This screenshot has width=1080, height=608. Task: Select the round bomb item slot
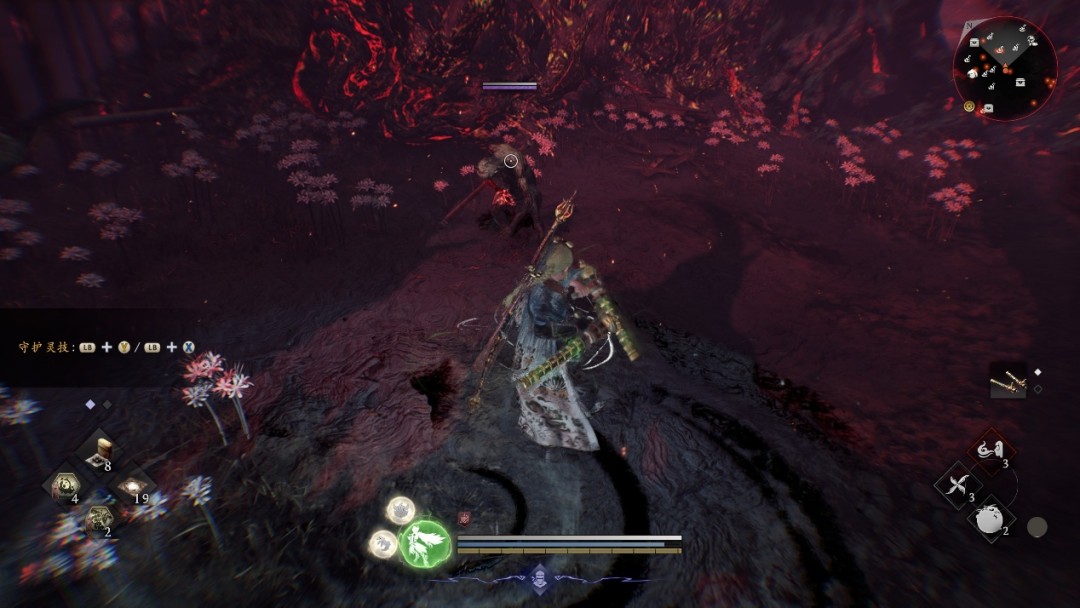[x=988, y=519]
